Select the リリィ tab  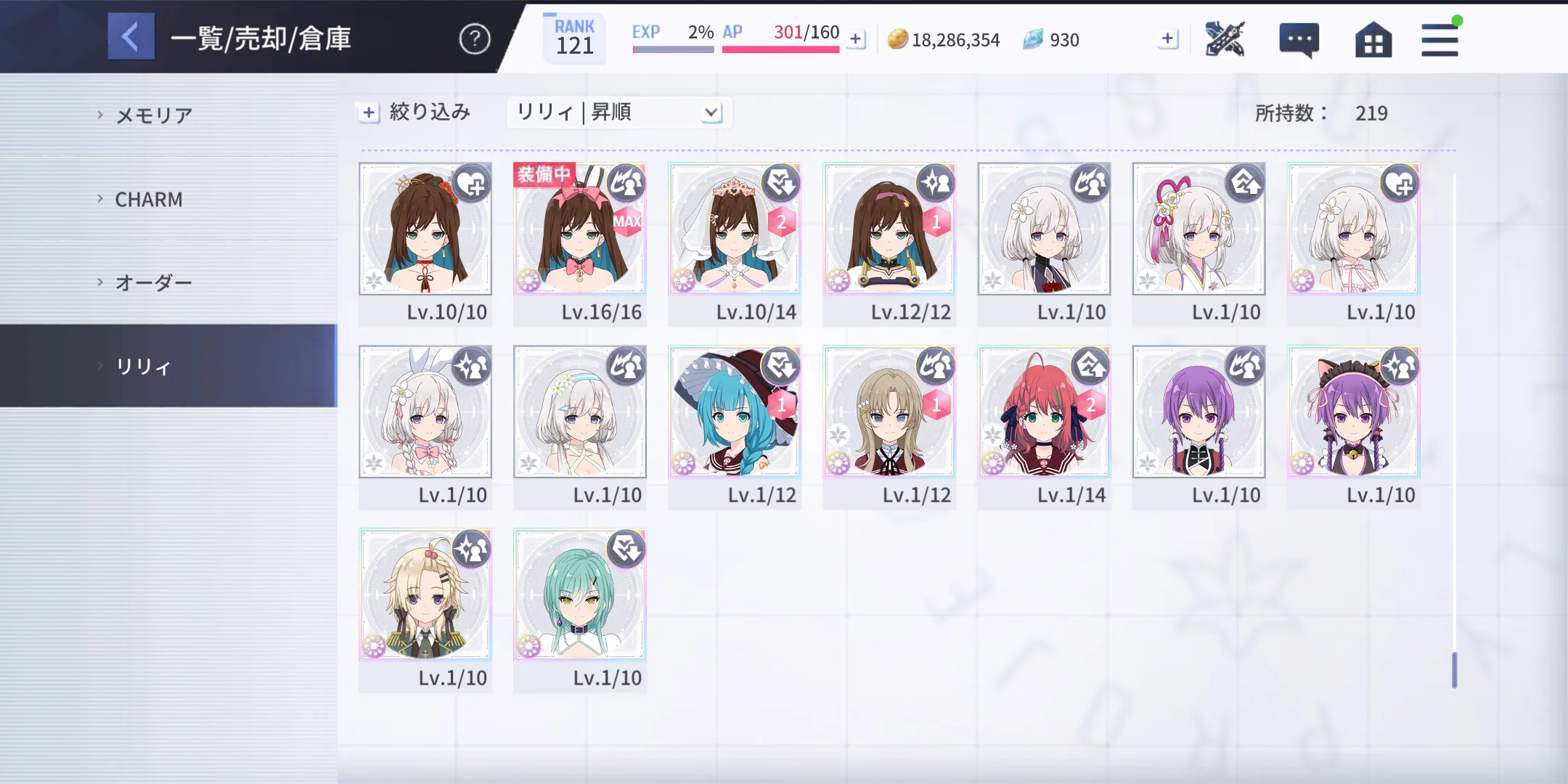pos(144,367)
